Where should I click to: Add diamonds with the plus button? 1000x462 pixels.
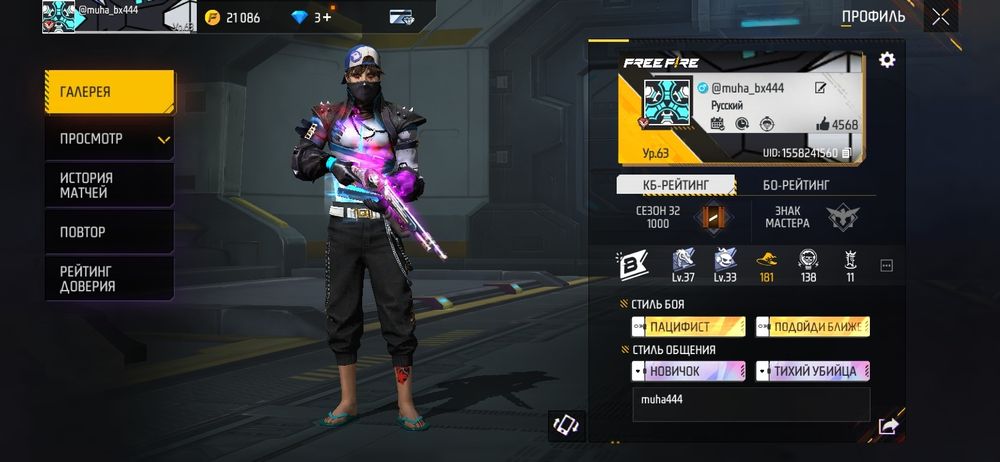(x=328, y=17)
